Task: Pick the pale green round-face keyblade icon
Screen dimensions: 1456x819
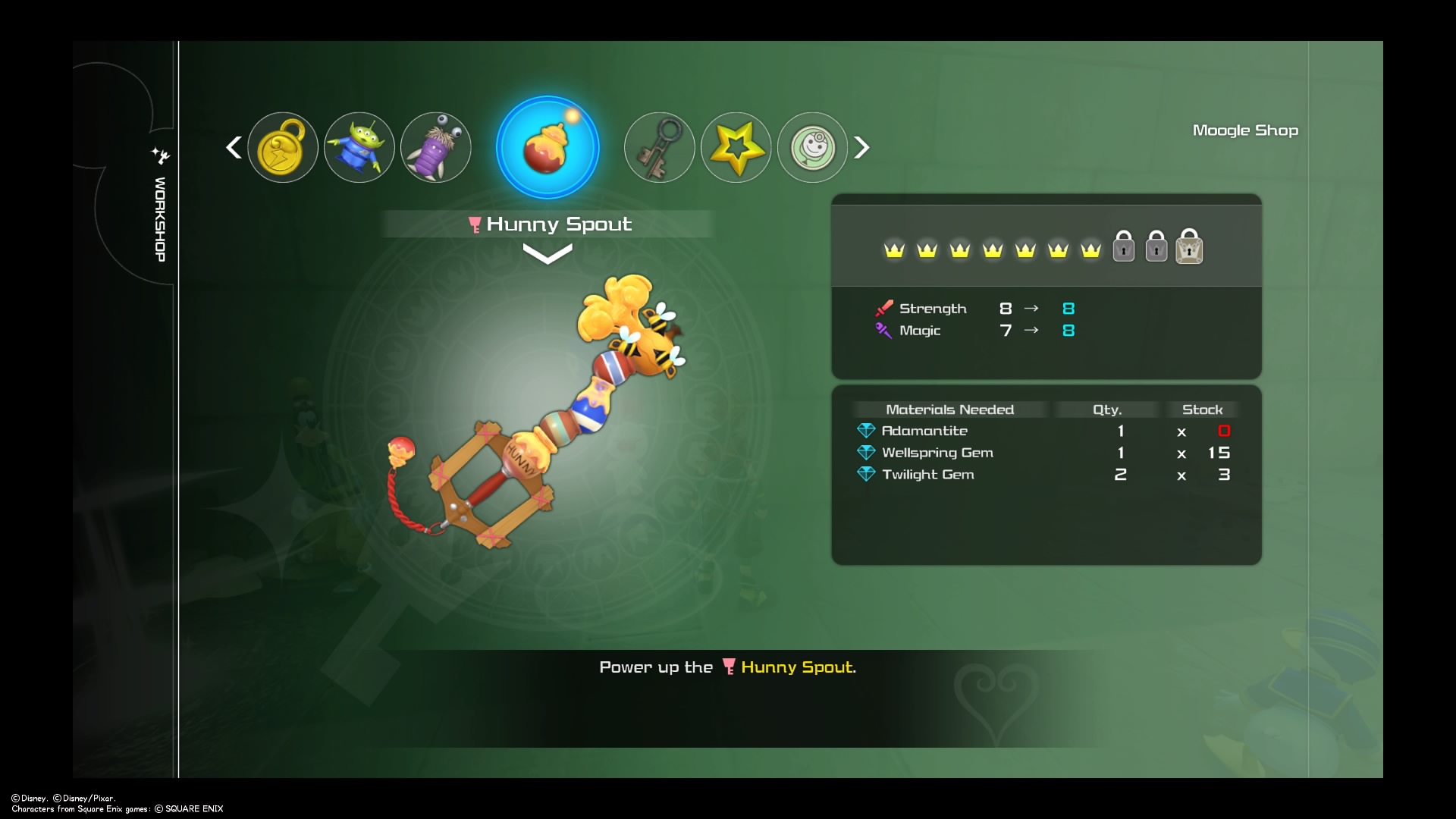Action: 812,147
